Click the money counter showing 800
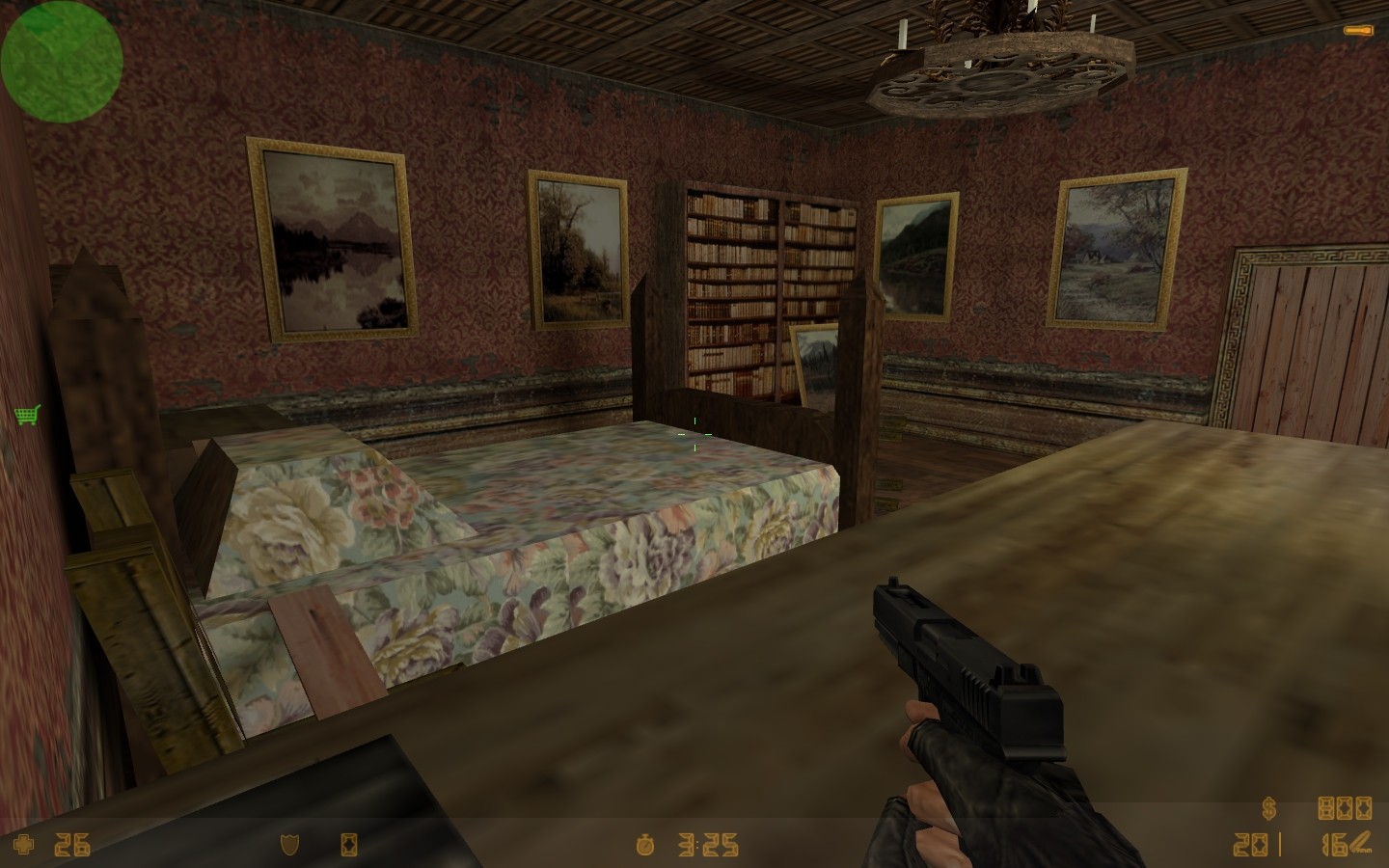The width and height of the screenshot is (1389, 868). point(1346,809)
